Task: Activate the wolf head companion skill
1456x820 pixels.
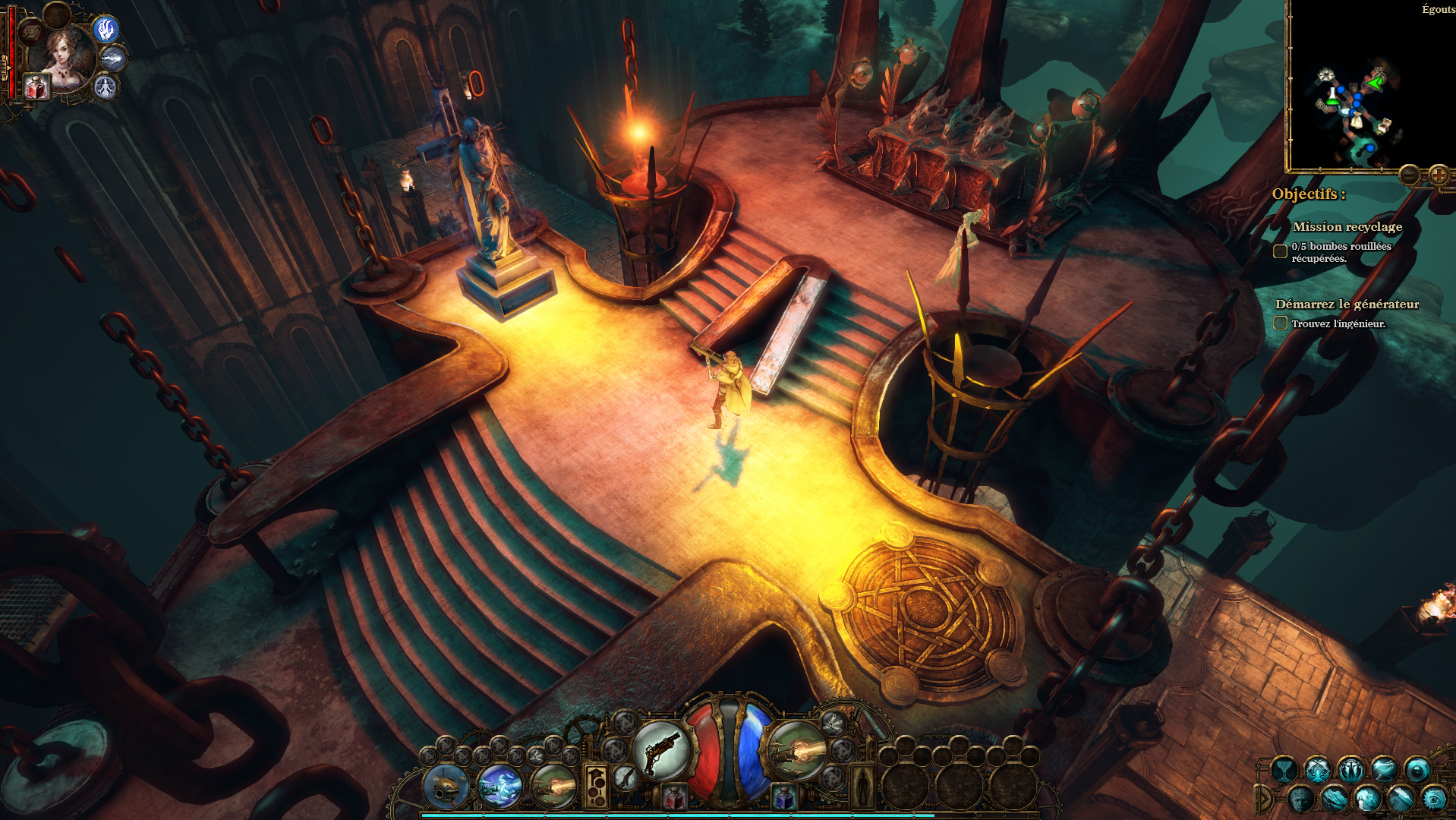Action: point(114,58)
